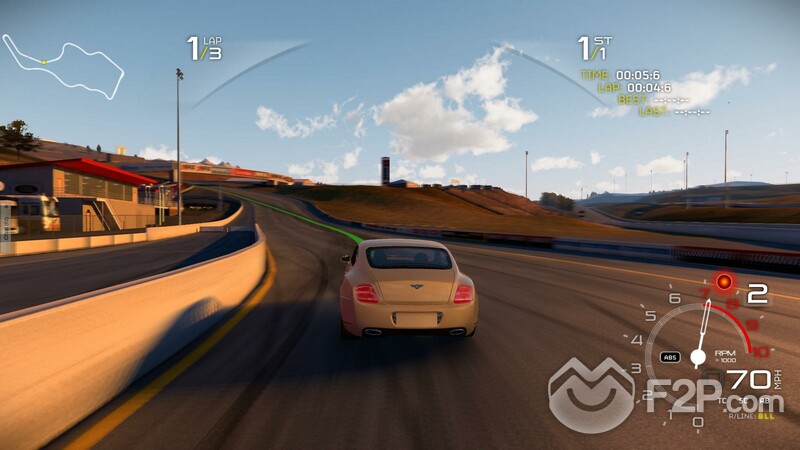The width and height of the screenshot is (800, 450).
Task: Click the red shift light above the tachometer
Action: coord(723,283)
